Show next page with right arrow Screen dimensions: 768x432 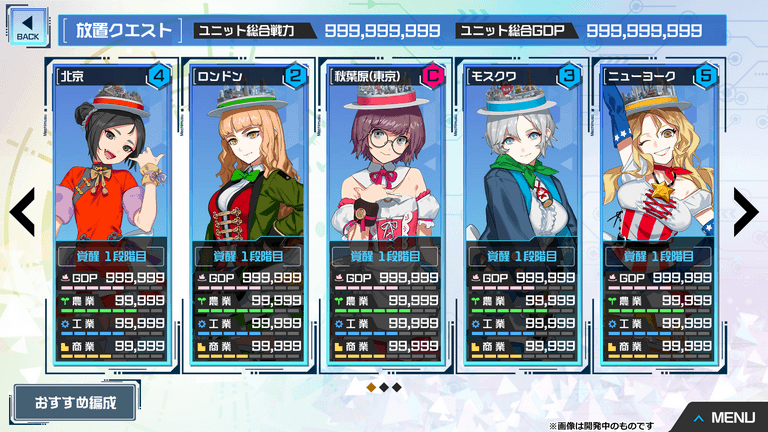click(x=745, y=210)
